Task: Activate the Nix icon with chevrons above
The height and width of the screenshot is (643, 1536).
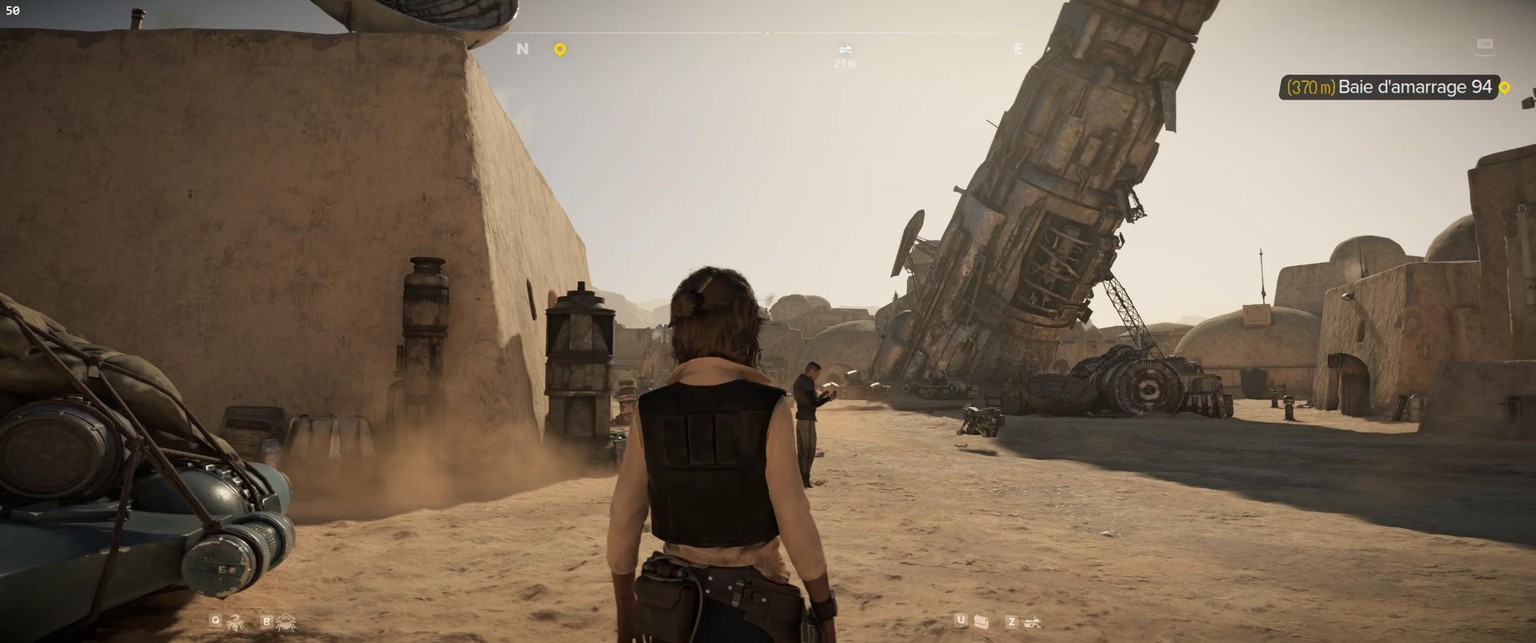Action: point(286,622)
